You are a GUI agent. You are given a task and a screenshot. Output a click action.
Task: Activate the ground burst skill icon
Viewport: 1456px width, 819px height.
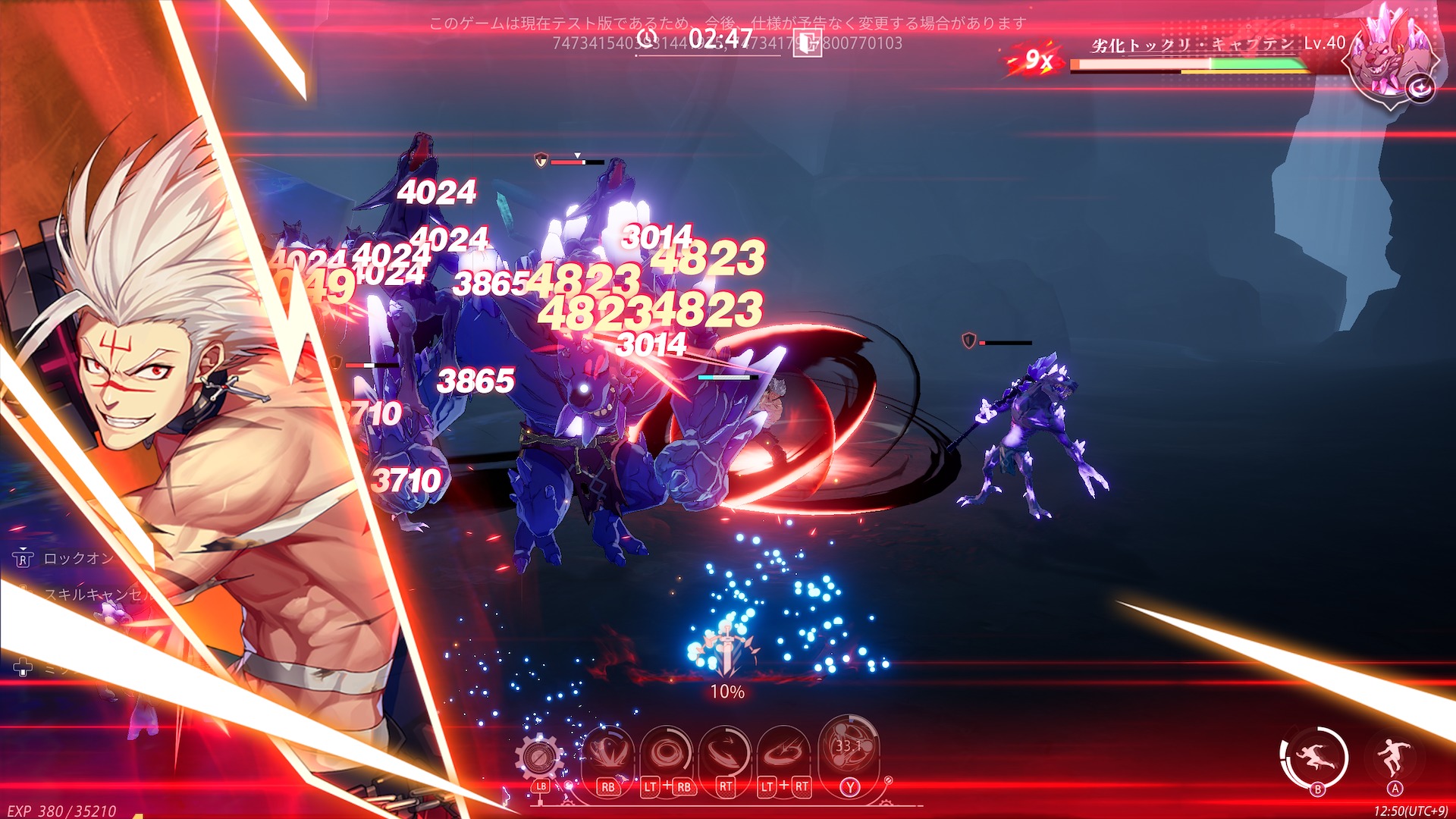607,753
